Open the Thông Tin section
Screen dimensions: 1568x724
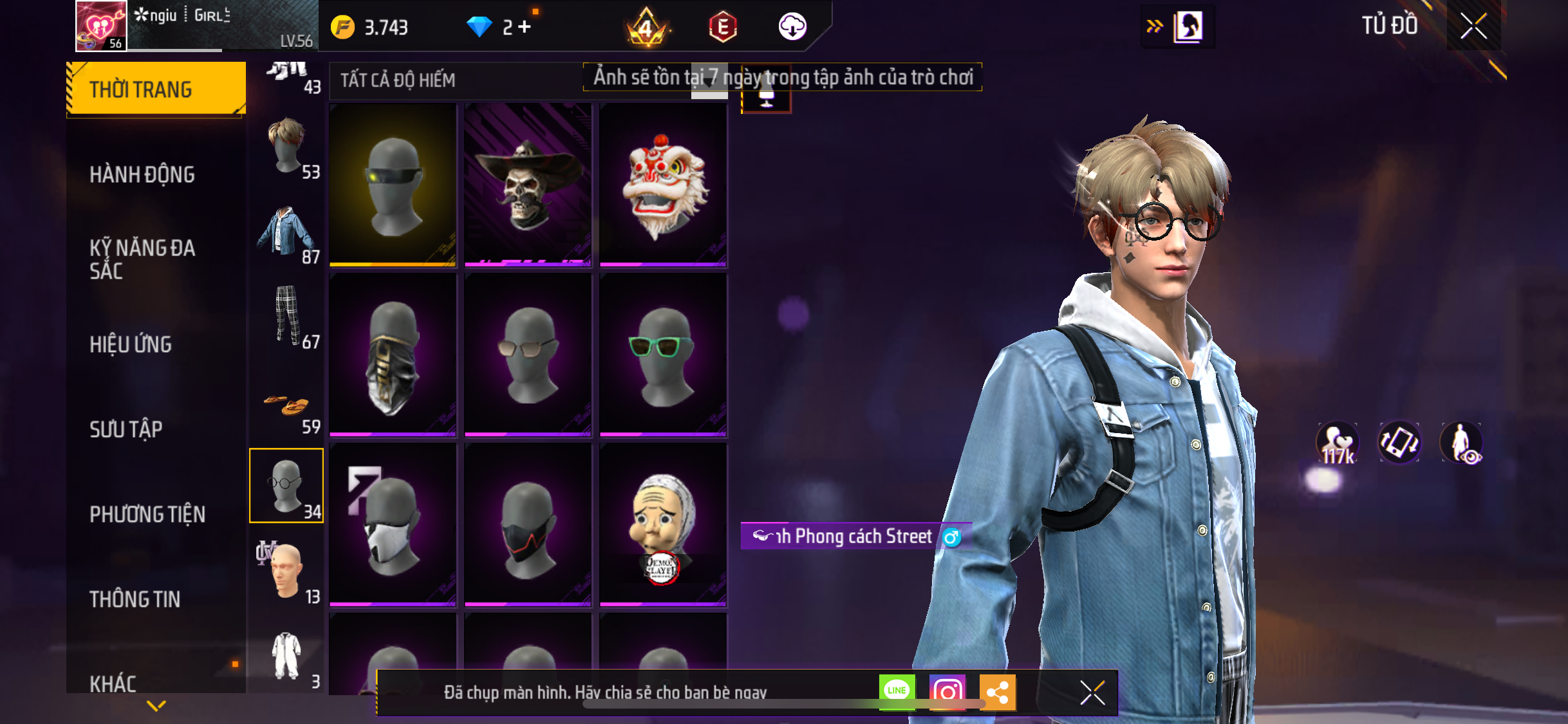click(135, 599)
